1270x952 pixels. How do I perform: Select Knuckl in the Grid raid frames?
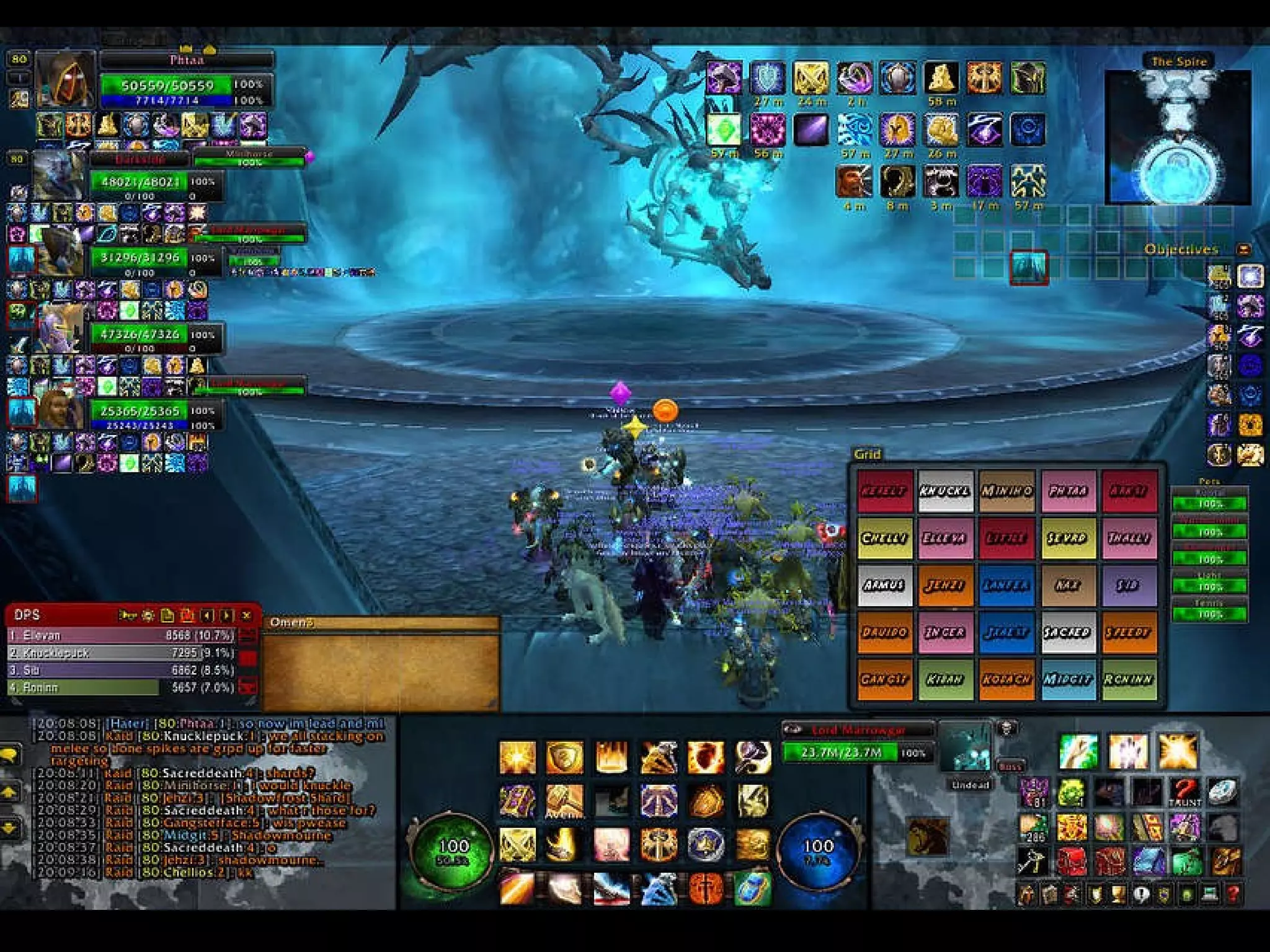click(x=944, y=491)
